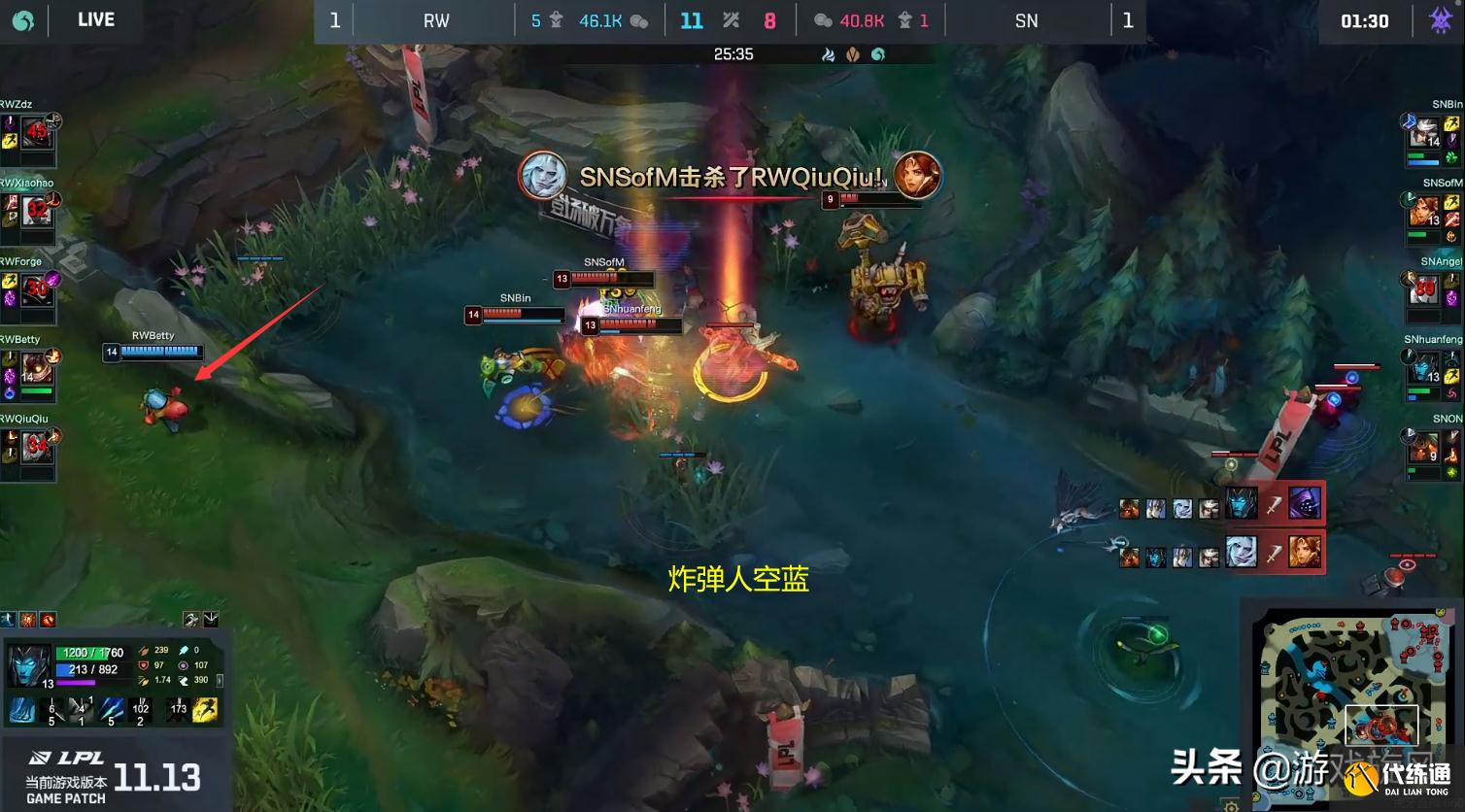Image resolution: width=1465 pixels, height=812 pixels.
Task: Click the attack damage stat icon
Action: 143,652
